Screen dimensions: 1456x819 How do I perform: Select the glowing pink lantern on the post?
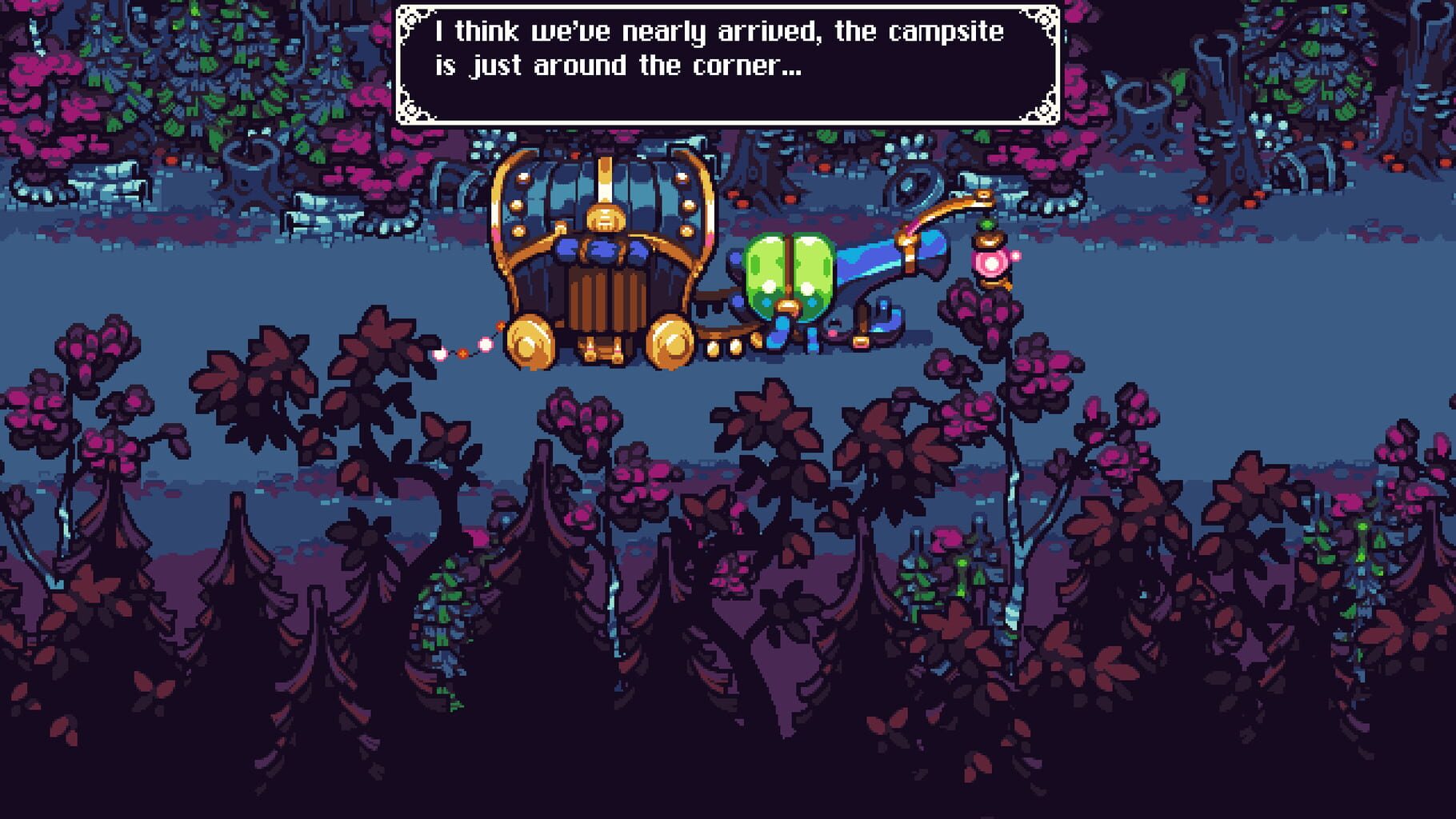pyautogui.click(x=992, y=264)
